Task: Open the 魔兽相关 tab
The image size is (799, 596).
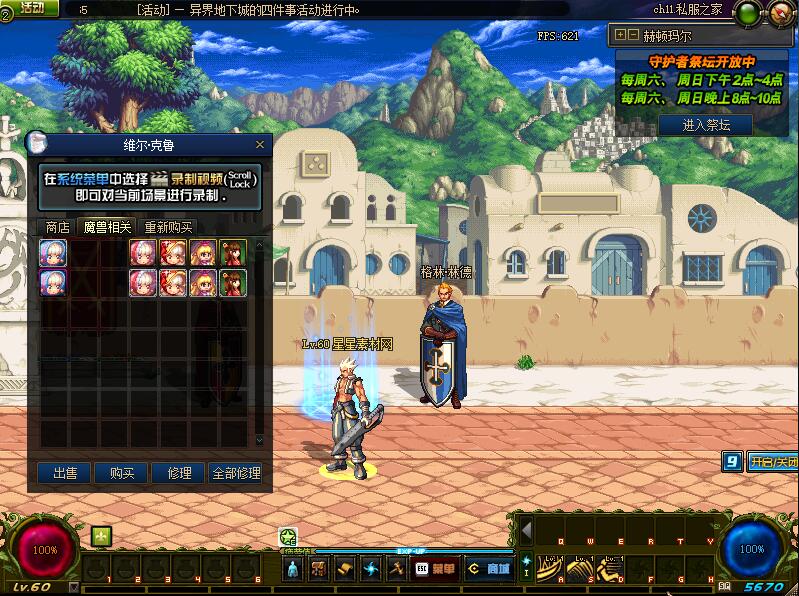Action: click(107, 227)
